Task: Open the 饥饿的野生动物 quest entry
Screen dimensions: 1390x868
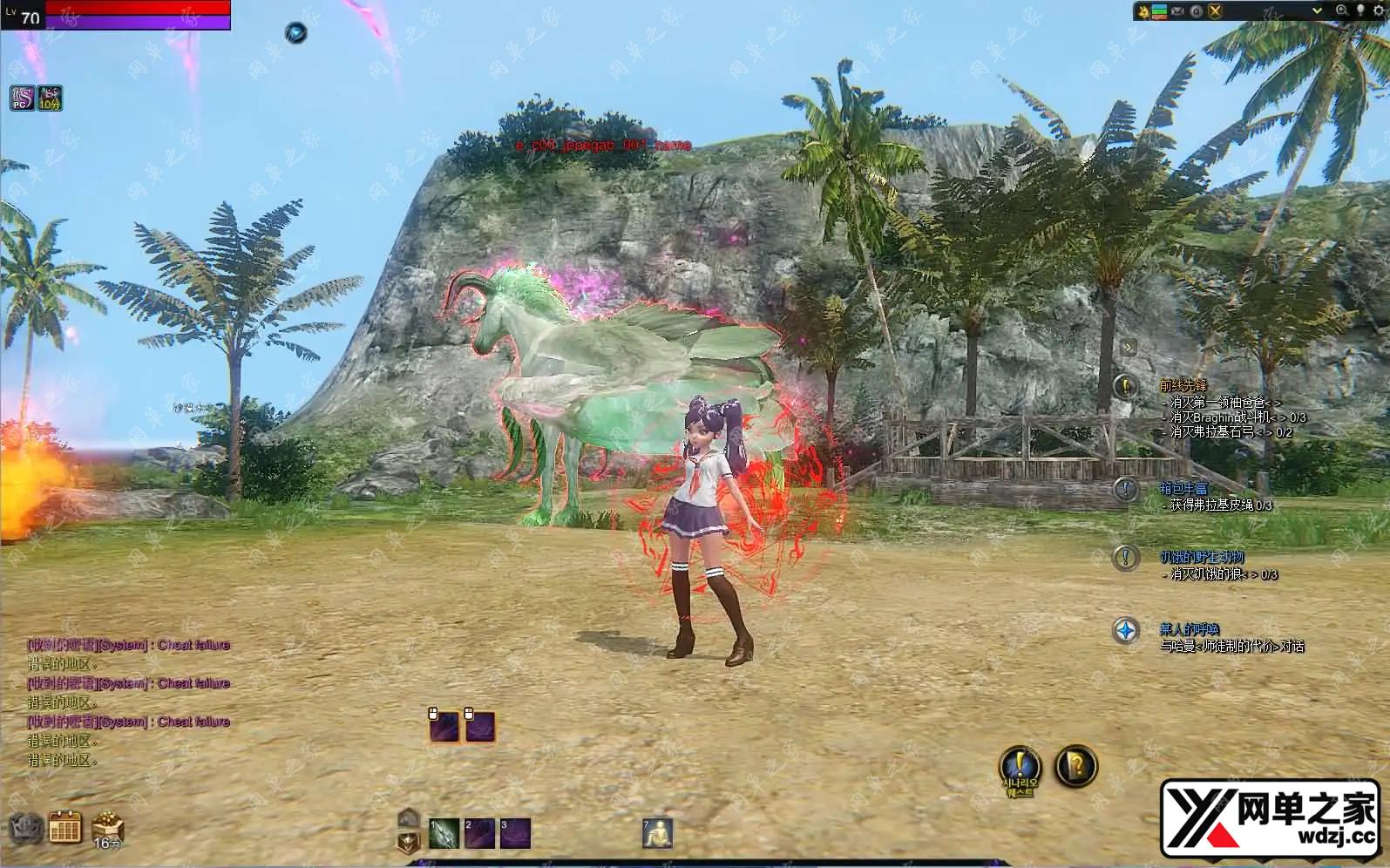Action: (x=1201, y=557)
